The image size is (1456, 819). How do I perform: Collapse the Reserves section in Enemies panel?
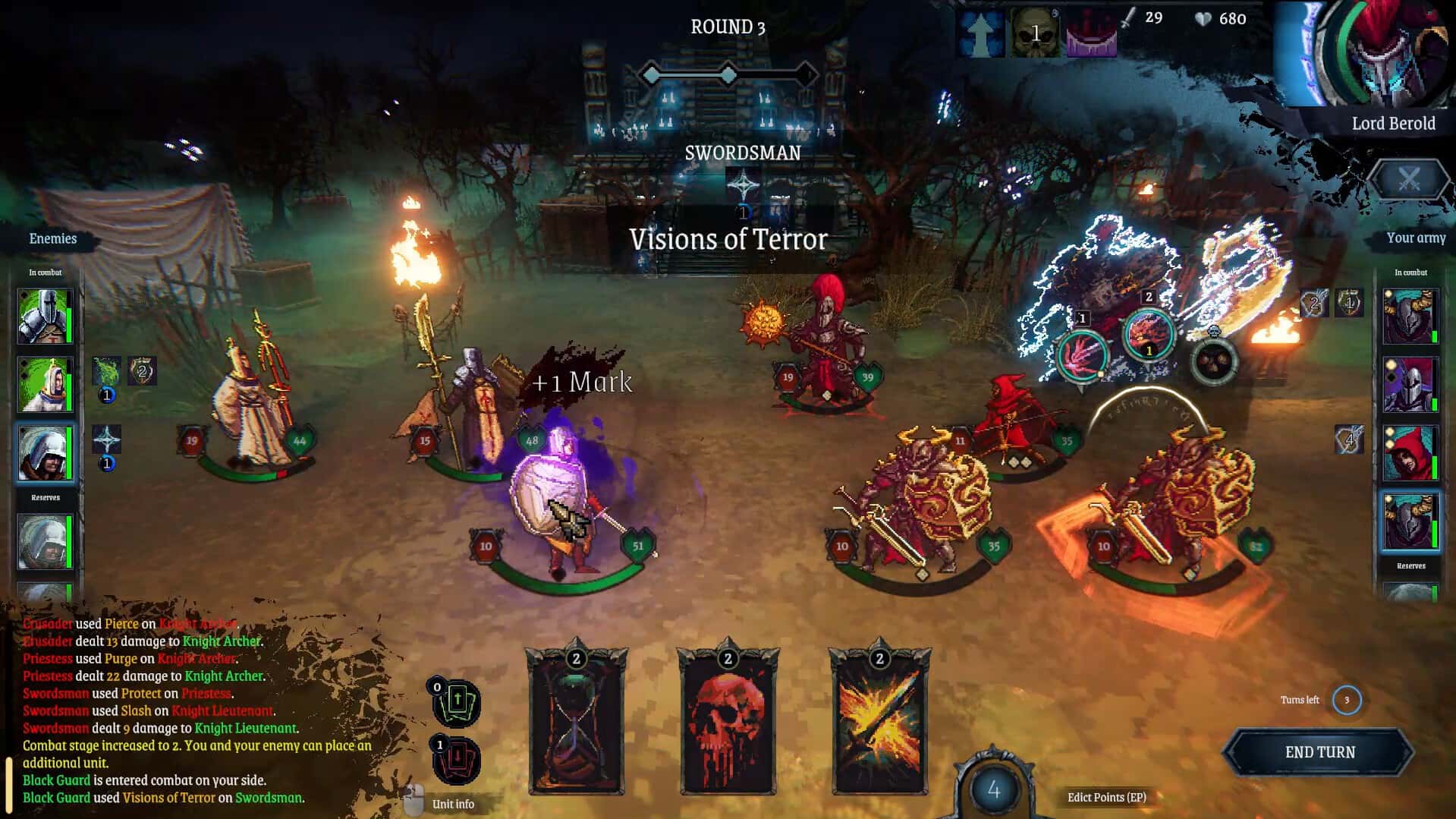[x=47, y=498]
